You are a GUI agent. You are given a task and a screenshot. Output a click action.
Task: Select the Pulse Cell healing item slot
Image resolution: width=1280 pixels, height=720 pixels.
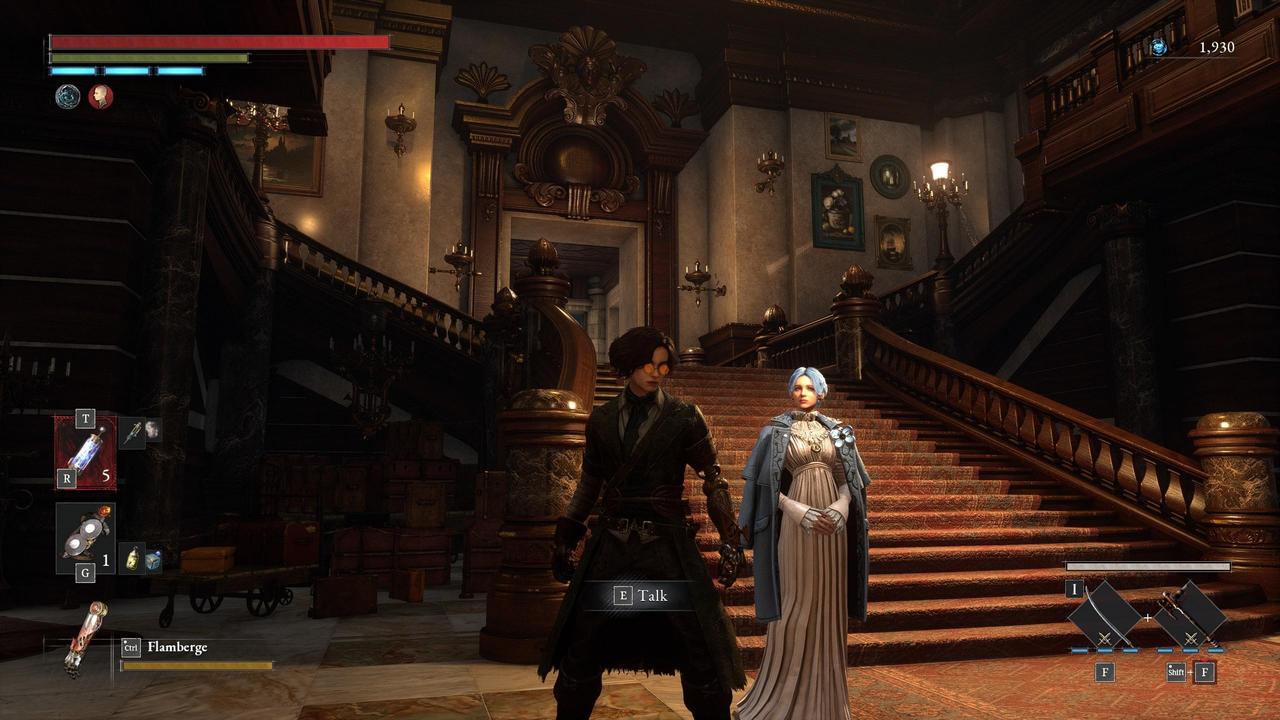click(85, 453)
